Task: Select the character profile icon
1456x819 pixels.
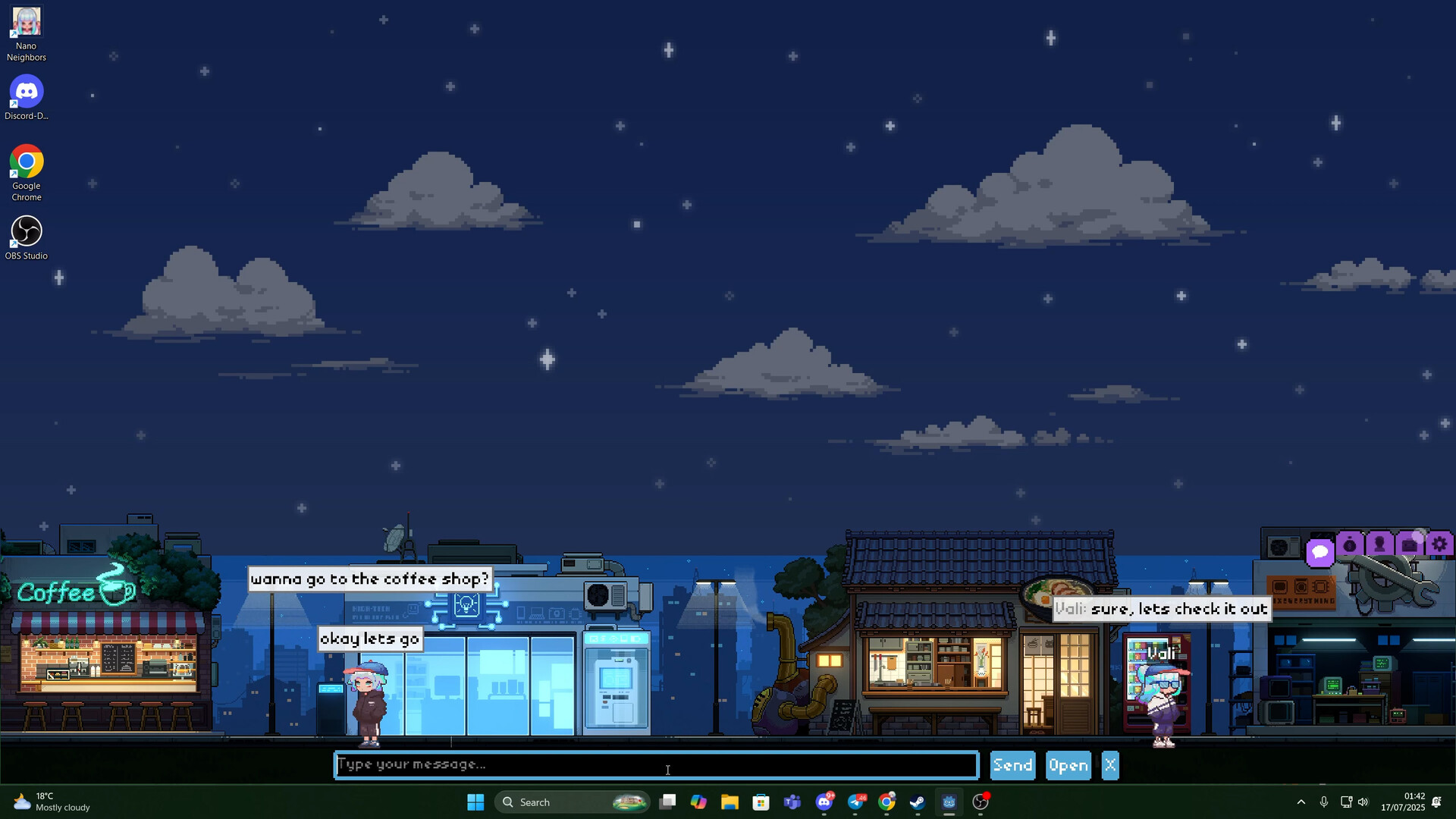Action: point(1379,544)
